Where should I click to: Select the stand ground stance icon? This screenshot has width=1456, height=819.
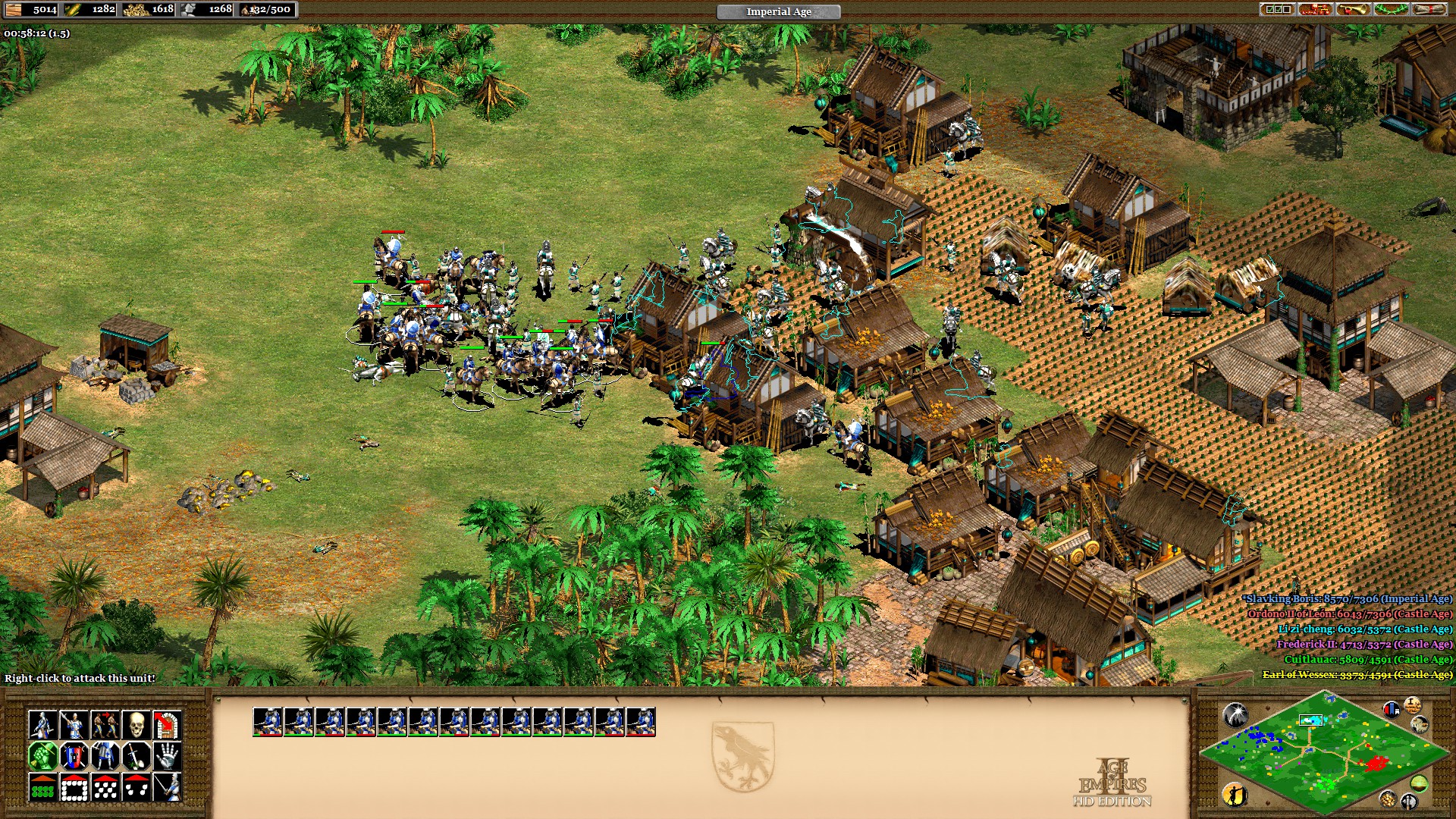coord(105,756)
